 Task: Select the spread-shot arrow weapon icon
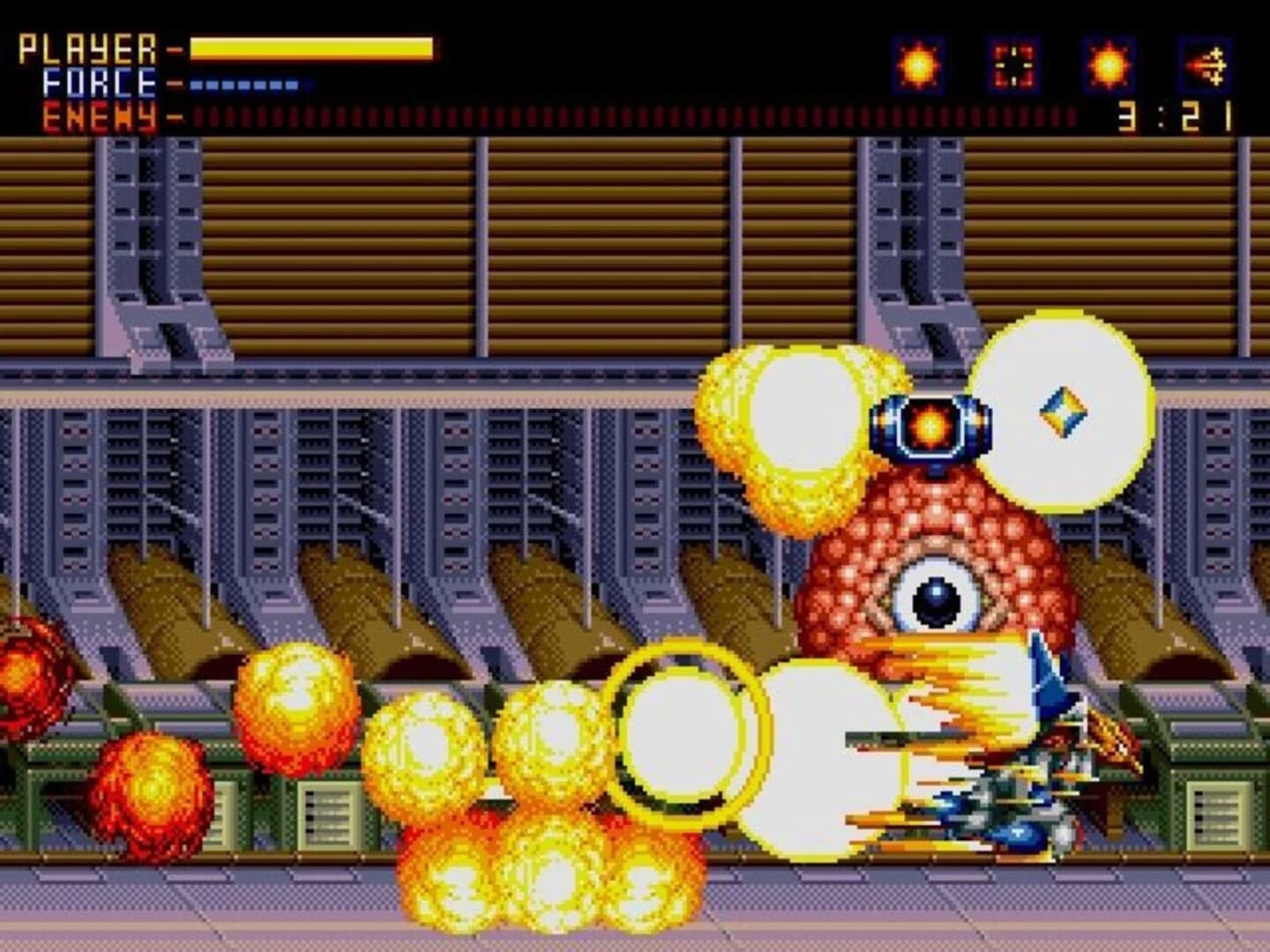point(1206,63)
